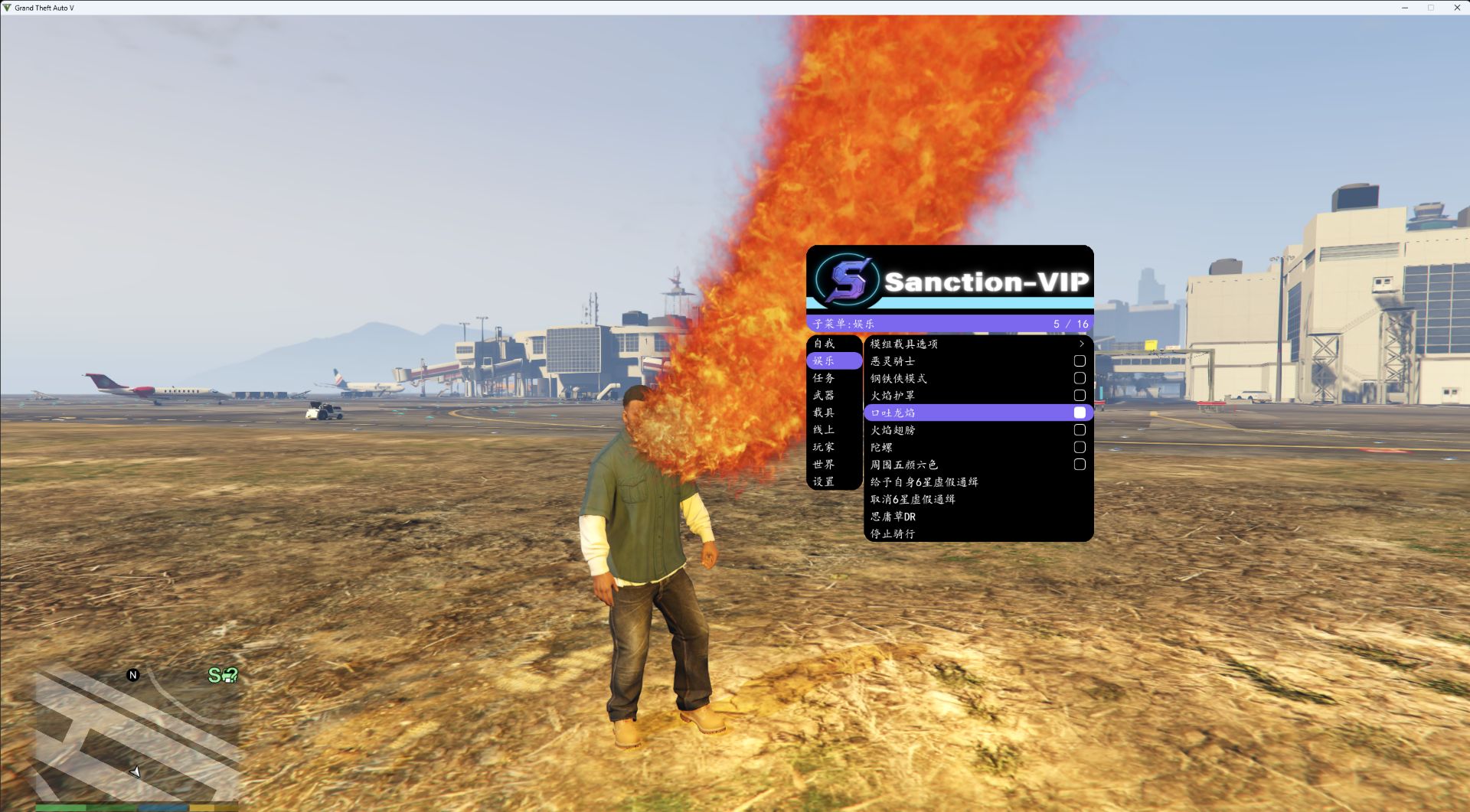Choose 给予自身6星虚假通缉

click(924, 482)
